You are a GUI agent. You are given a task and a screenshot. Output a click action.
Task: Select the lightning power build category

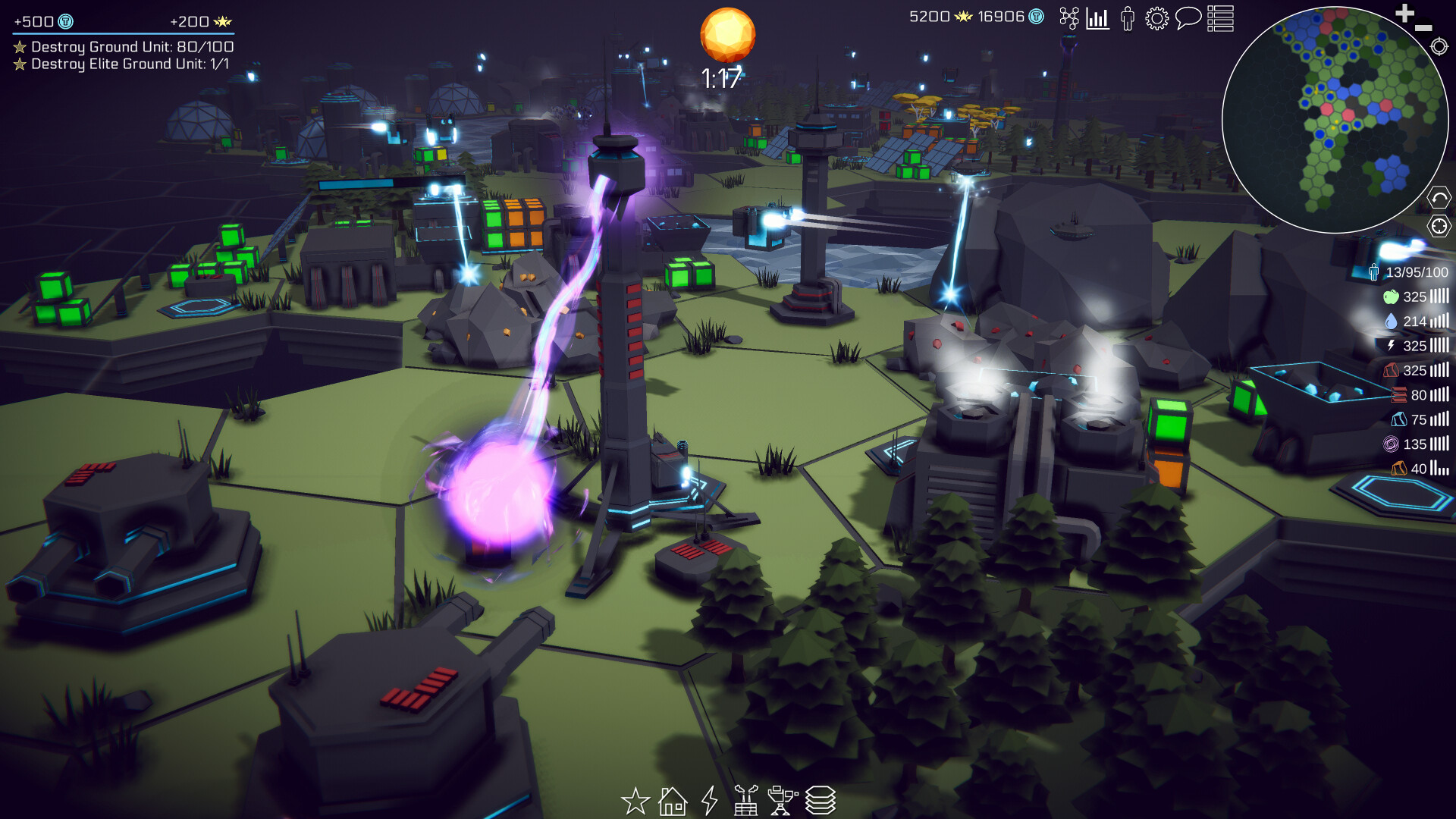pos(709,800)
